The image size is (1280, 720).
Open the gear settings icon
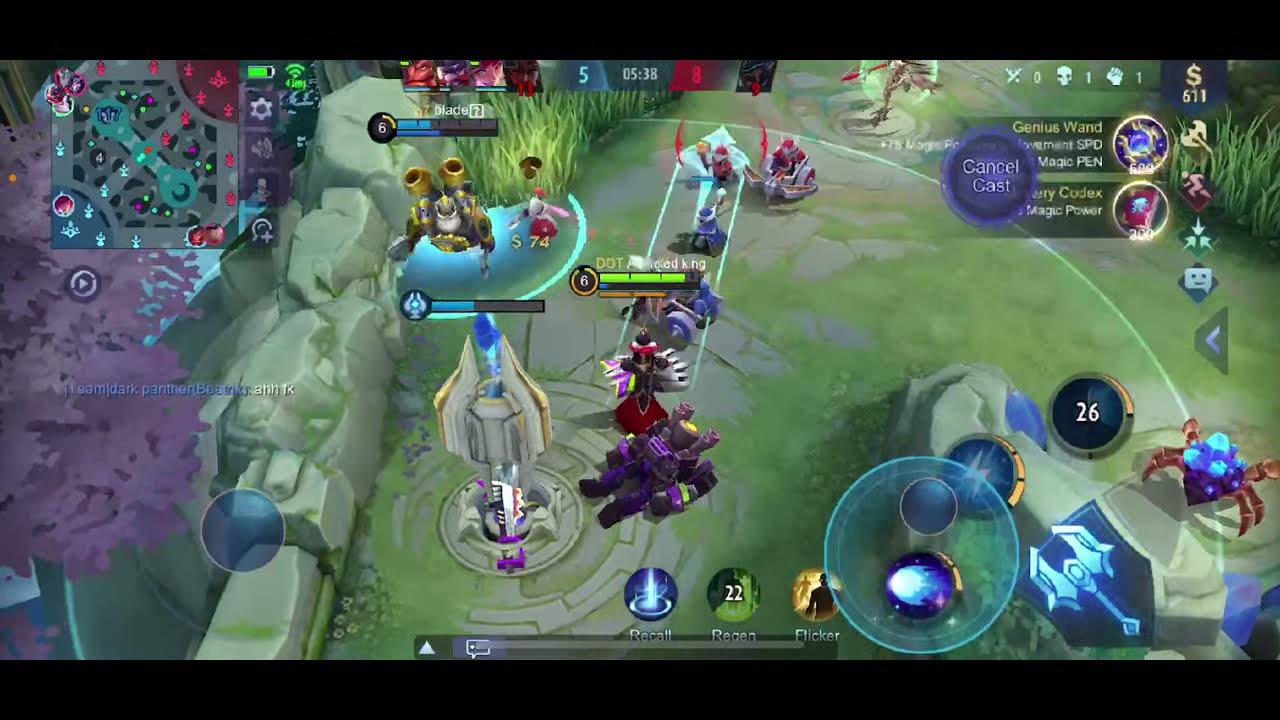(261, 109)
